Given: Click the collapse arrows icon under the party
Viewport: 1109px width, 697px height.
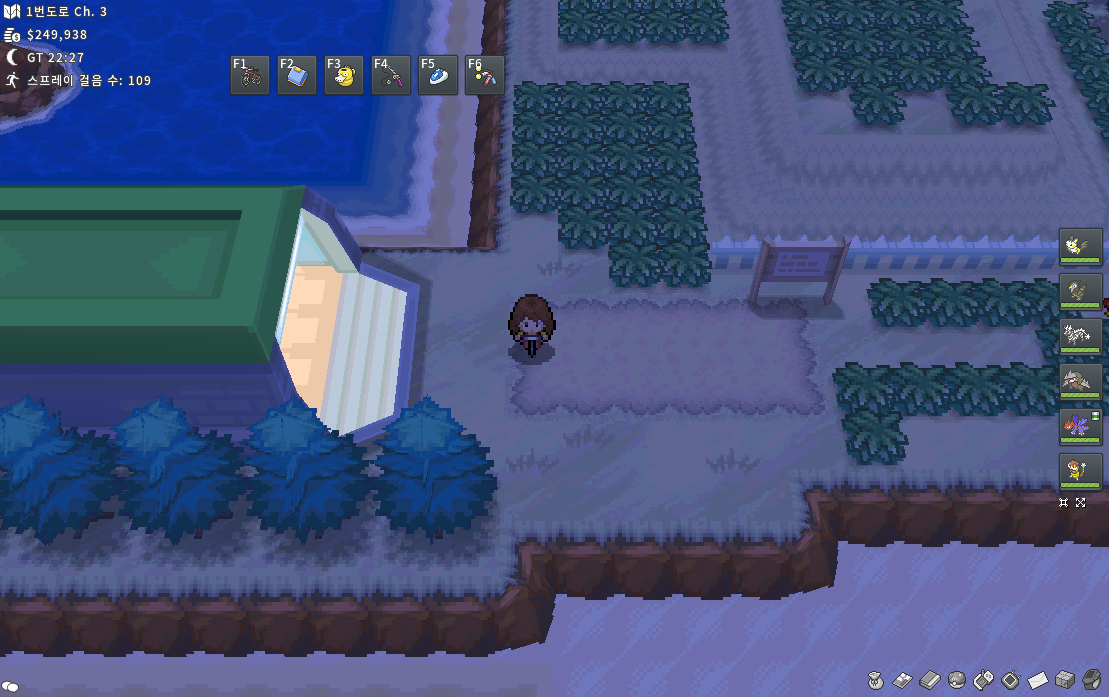Looking at the screenshot, I should tap(1064, 502).
